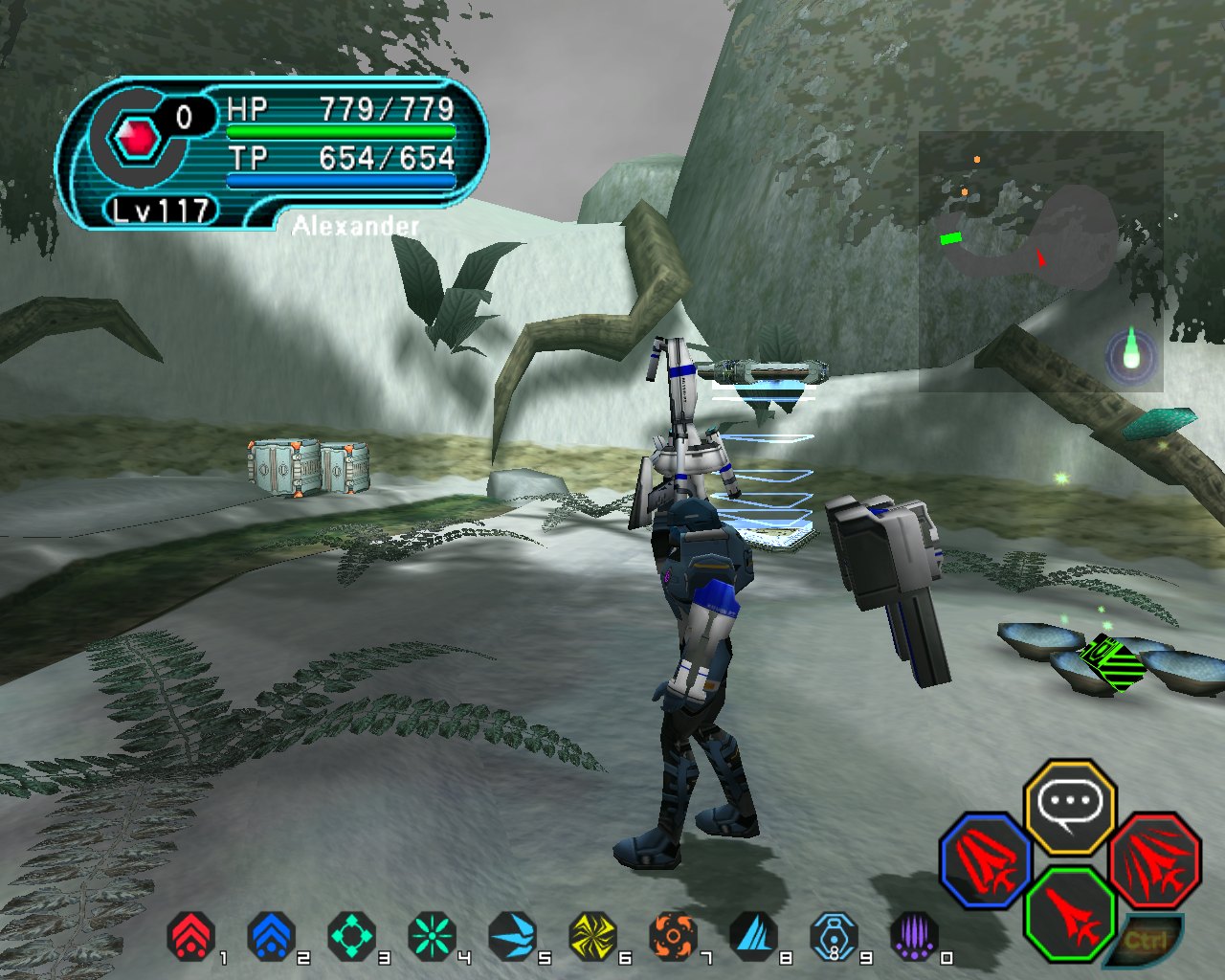
Task: Use the orange vortex technique in slot 7
Action: point(673,936)
